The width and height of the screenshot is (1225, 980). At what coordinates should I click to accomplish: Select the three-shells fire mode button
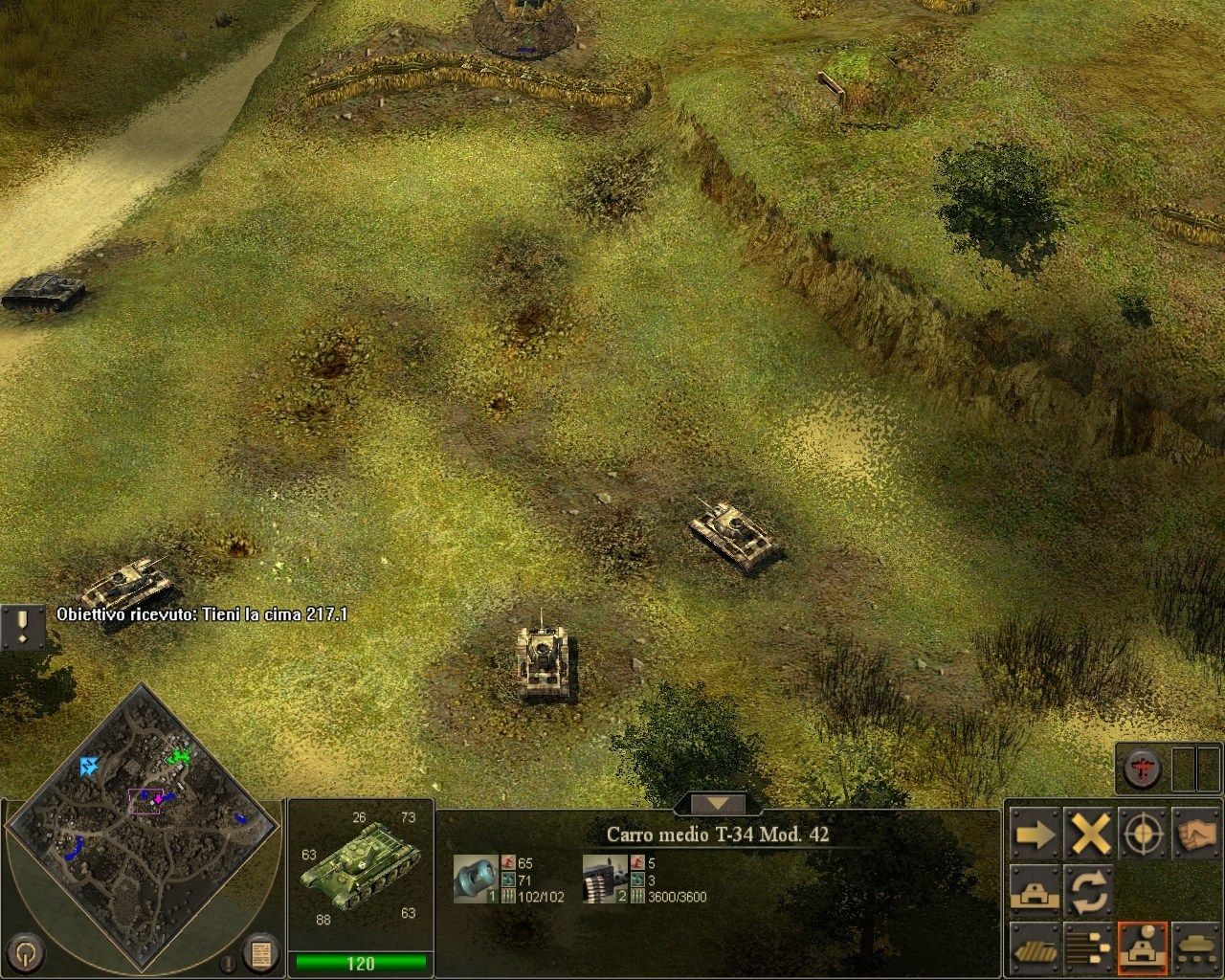[x=1089, y=947]
